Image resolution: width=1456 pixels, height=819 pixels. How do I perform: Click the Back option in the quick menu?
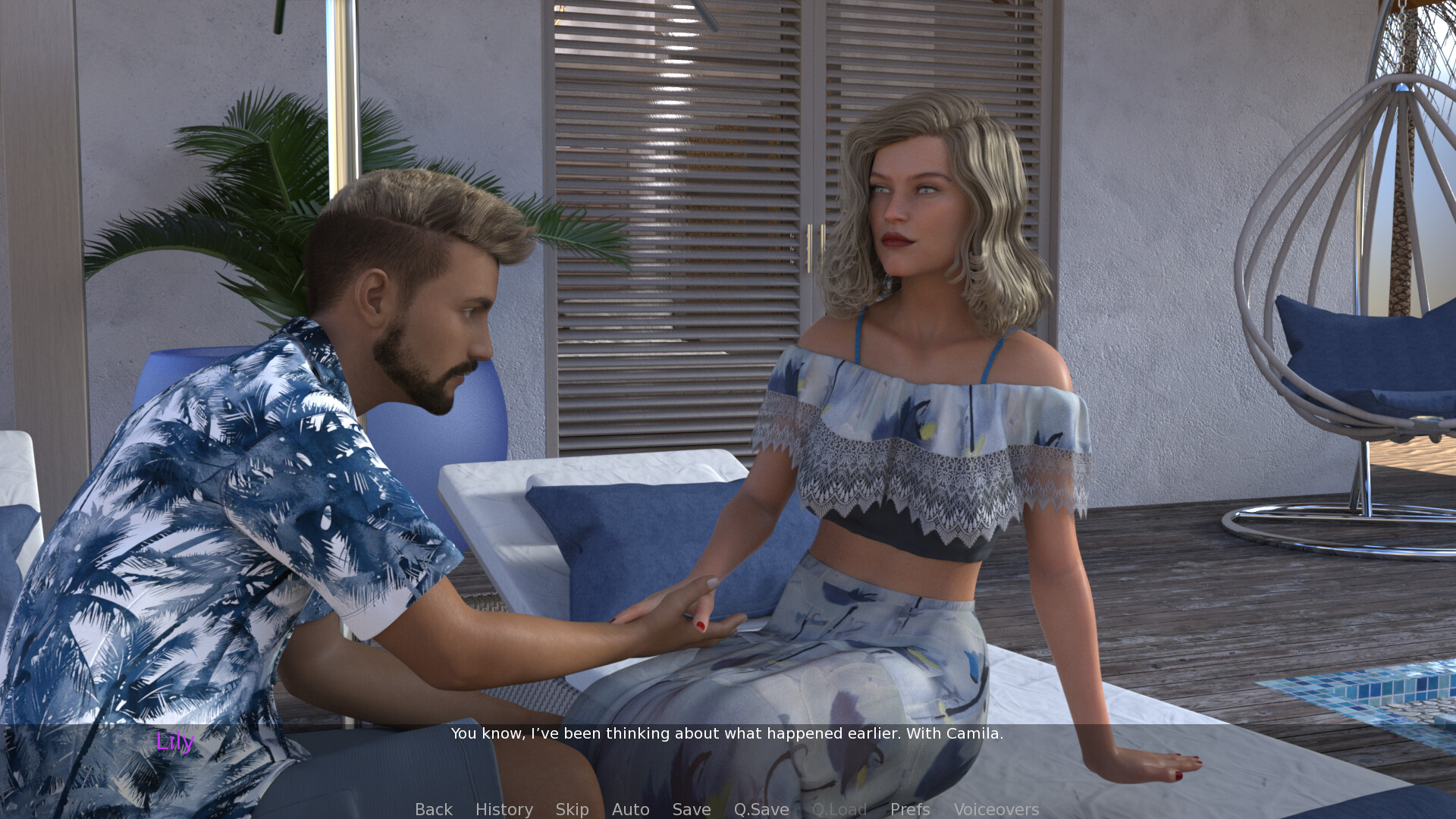[433, 809]
